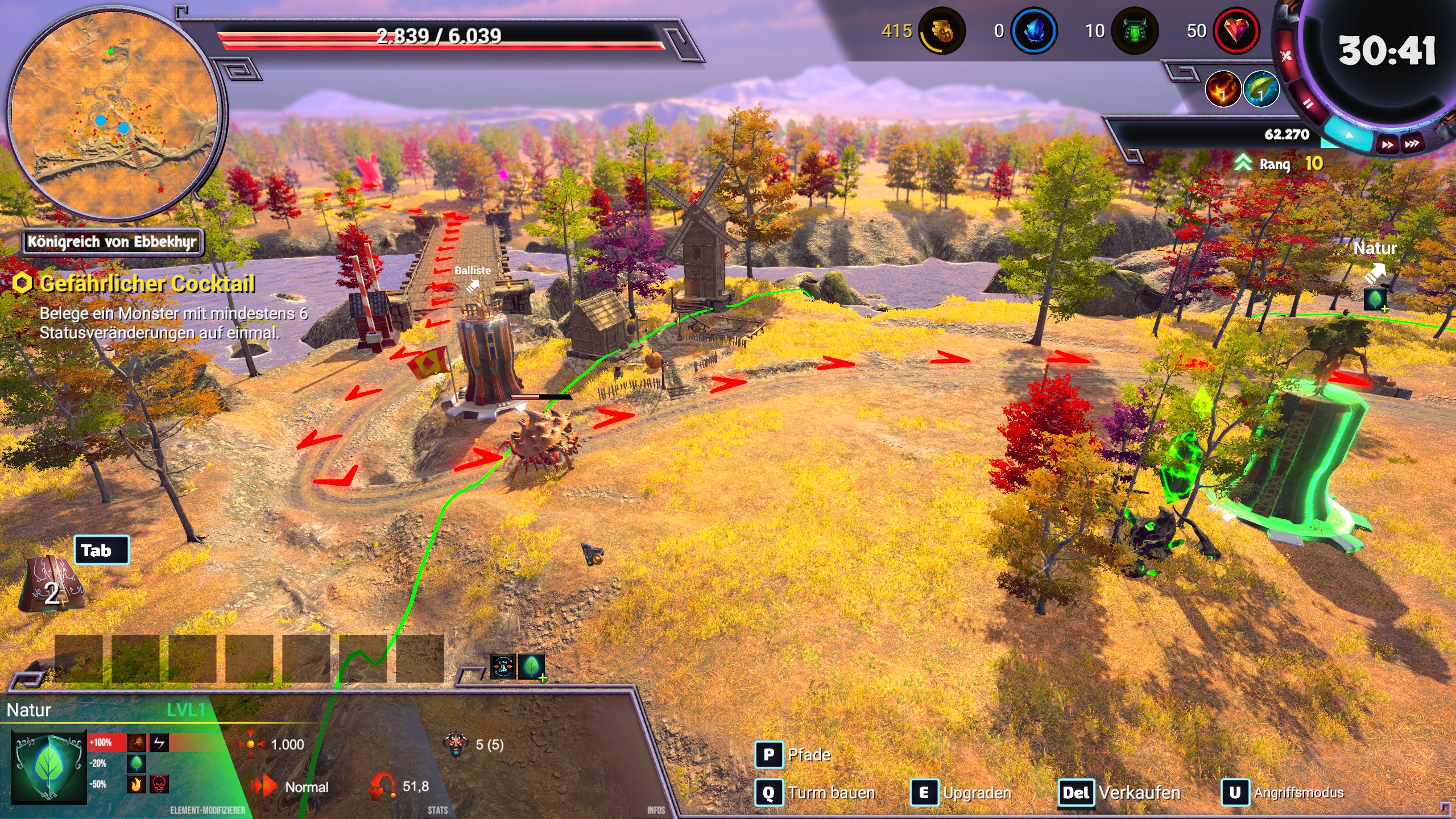Open the Gefährlicher Cocktail objective tracker
Screen dimensions: 1456x819
pyautogui.click(x=147, y=284)
